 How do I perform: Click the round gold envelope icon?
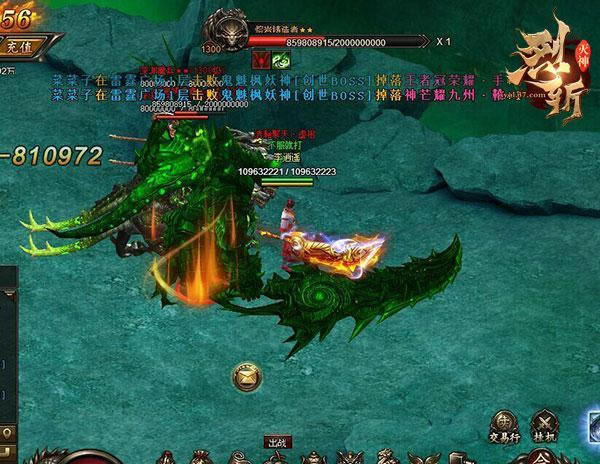click(243, 377)
